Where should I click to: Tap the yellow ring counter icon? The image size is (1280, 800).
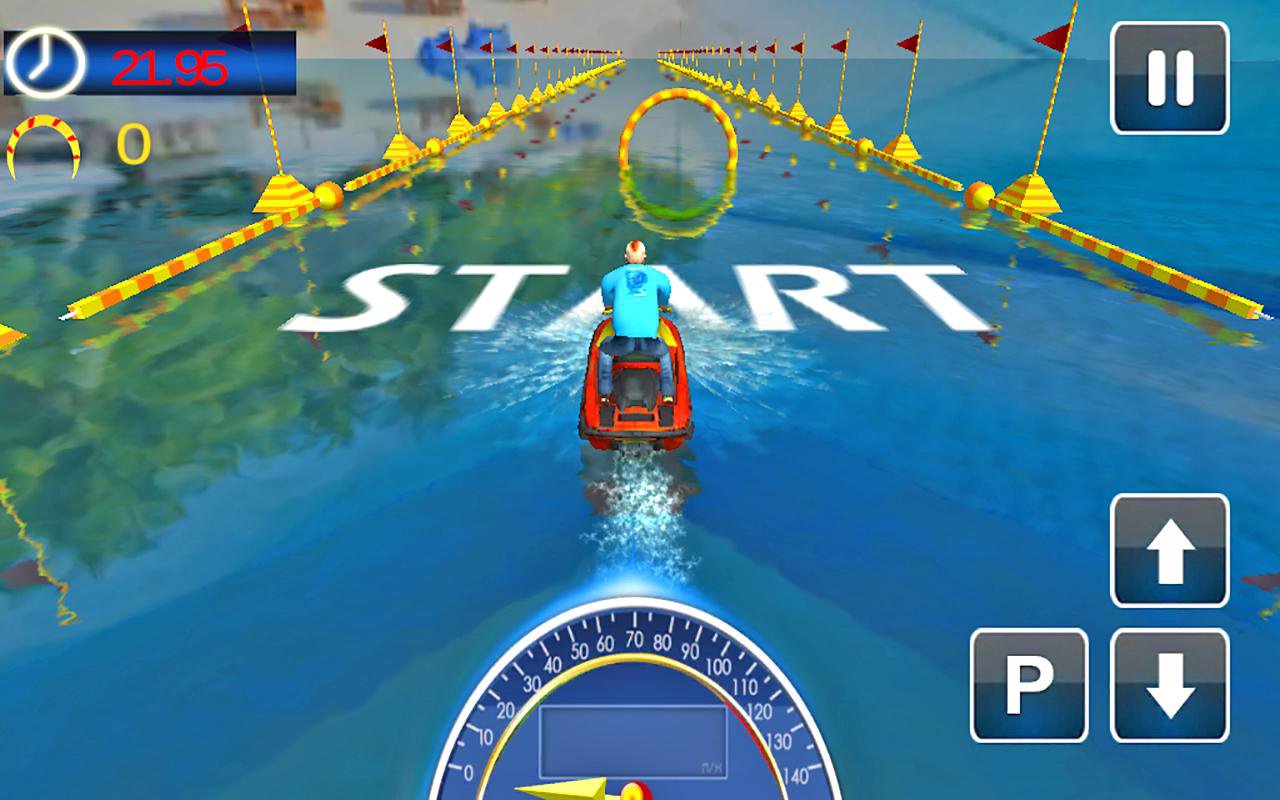point(42,148)
